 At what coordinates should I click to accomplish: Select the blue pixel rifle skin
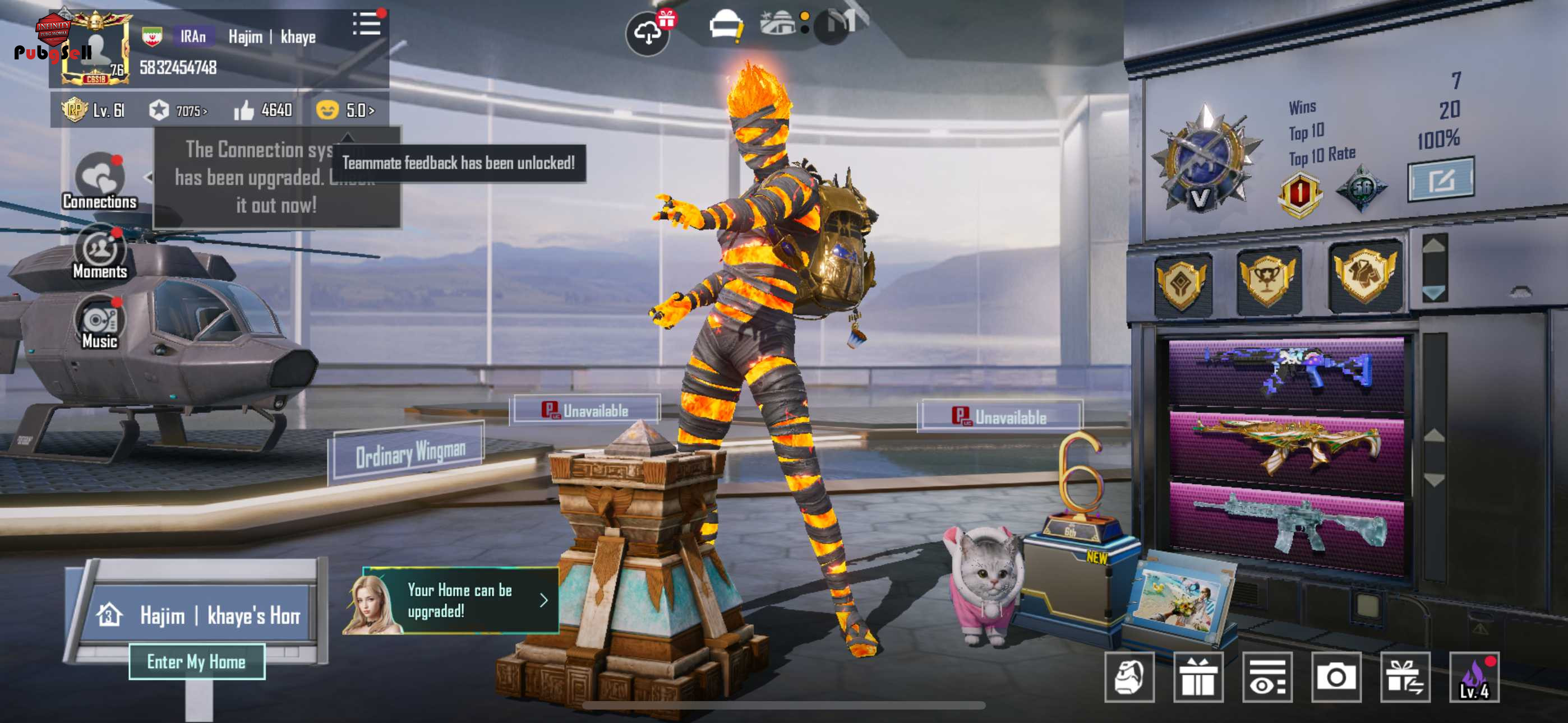[x=1286, y=373]
